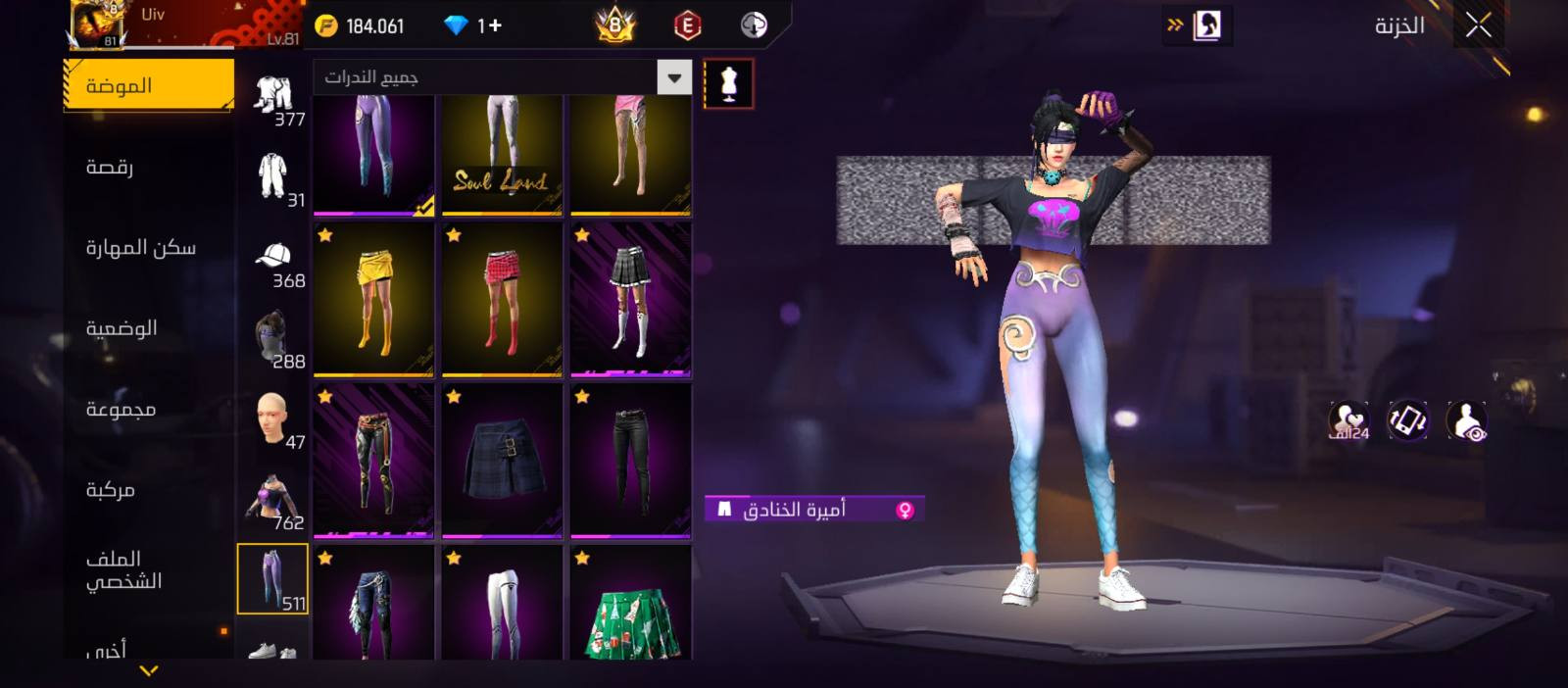
Task: Open the head face category
Action: click(271, 419)
